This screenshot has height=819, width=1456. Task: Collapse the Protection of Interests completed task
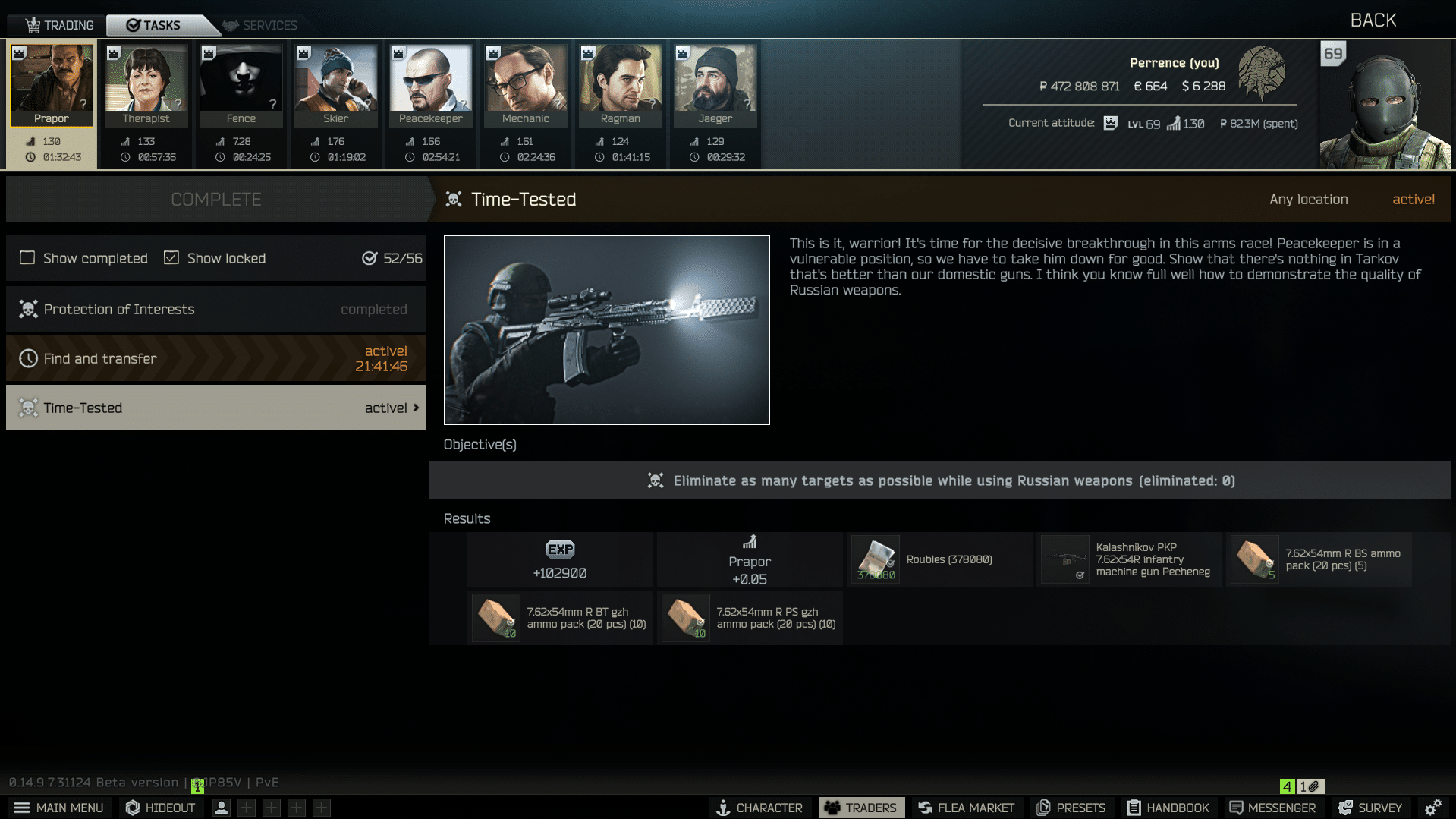click(x=216, y=309)
